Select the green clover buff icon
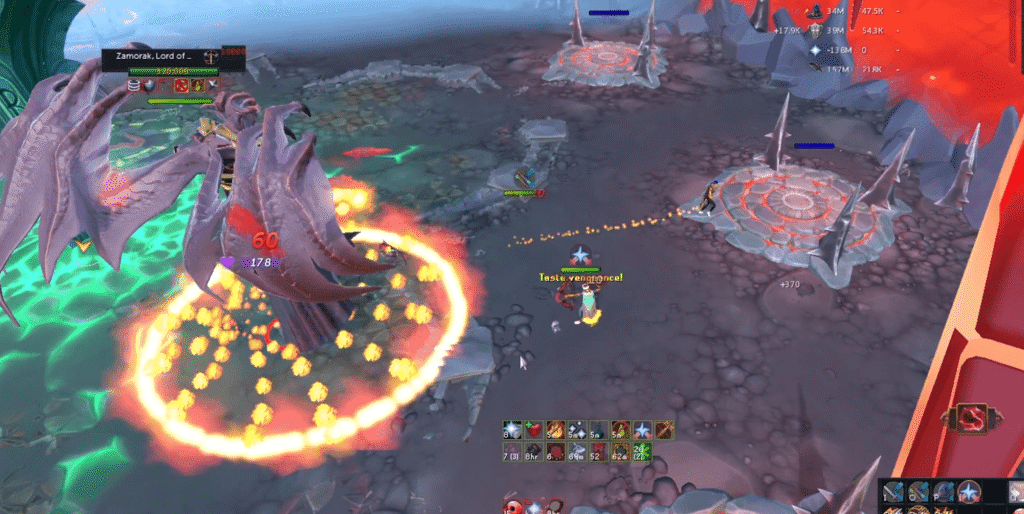1024x514 pixels. [641, 452]
